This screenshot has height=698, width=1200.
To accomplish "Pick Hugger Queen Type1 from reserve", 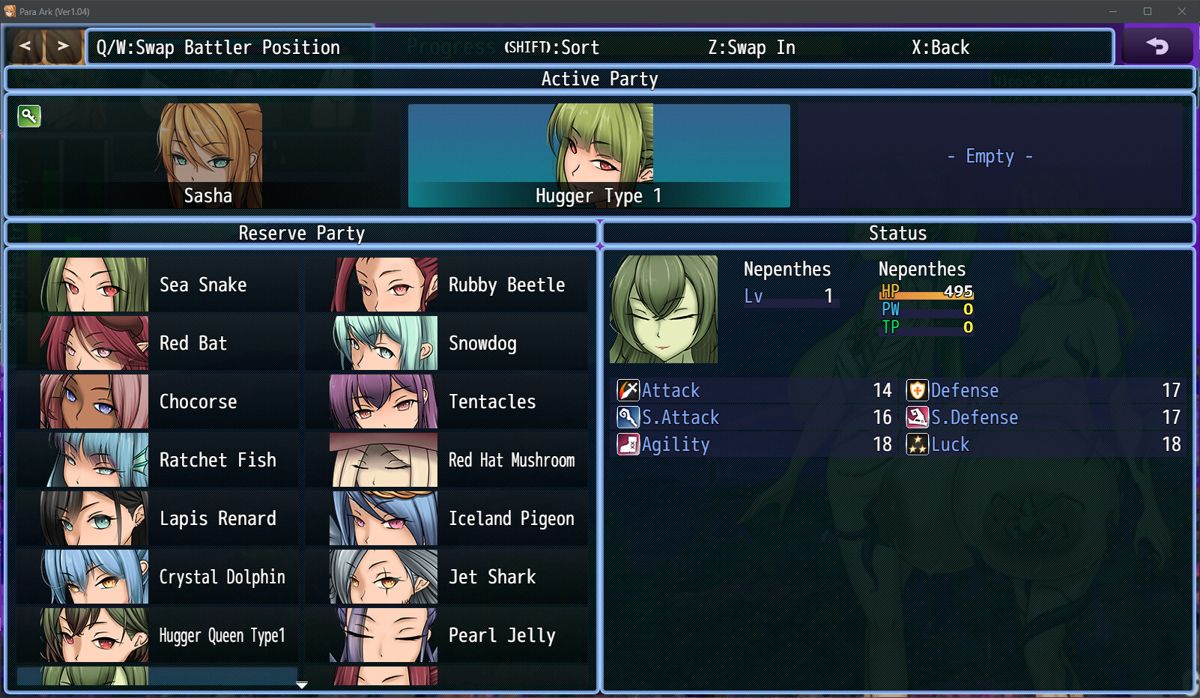I will pos(160,635).
